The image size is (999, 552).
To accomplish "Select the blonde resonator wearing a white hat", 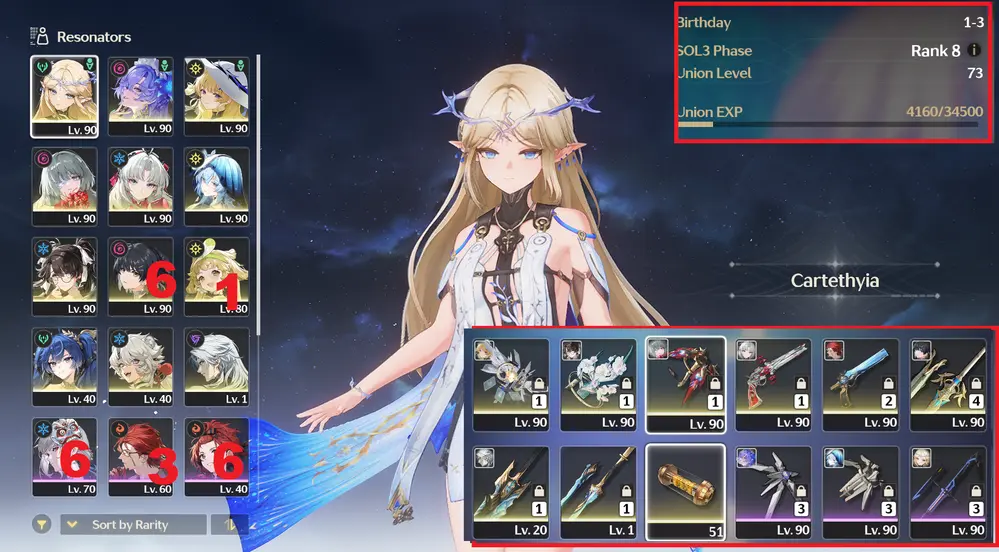I will click(216, 95).
